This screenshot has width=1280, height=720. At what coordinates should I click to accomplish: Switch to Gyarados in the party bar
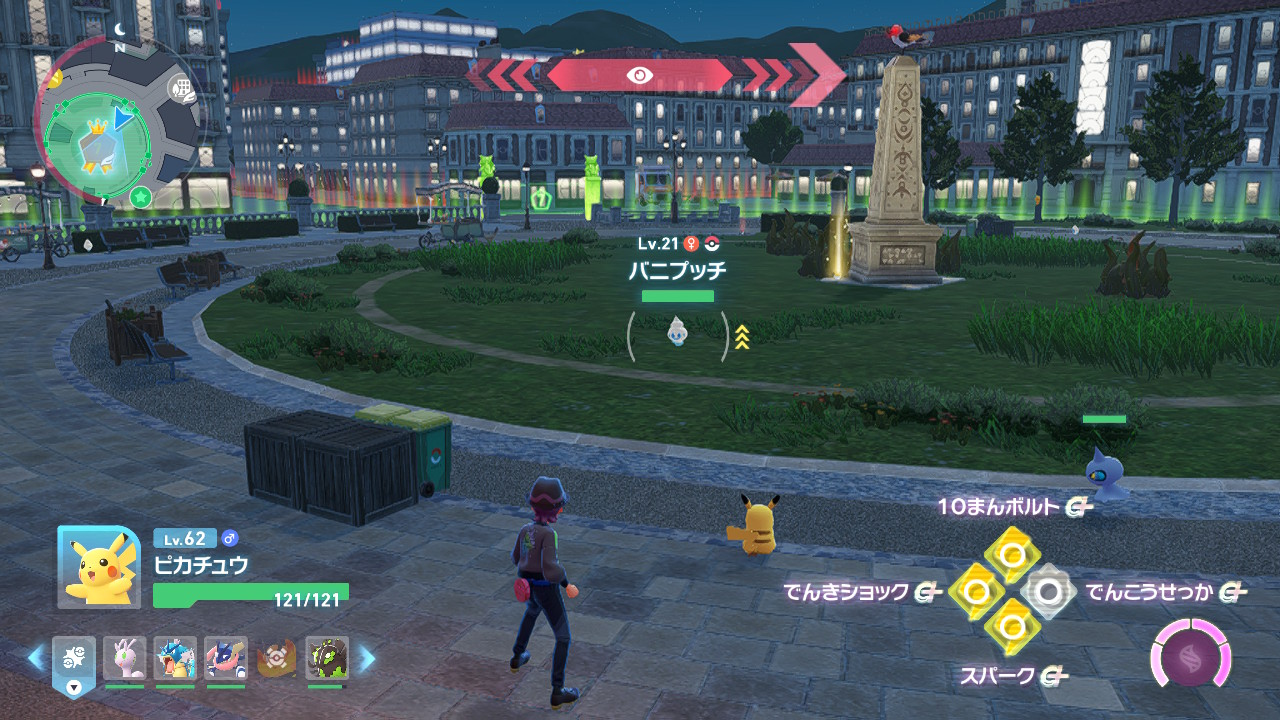point(175,658)
